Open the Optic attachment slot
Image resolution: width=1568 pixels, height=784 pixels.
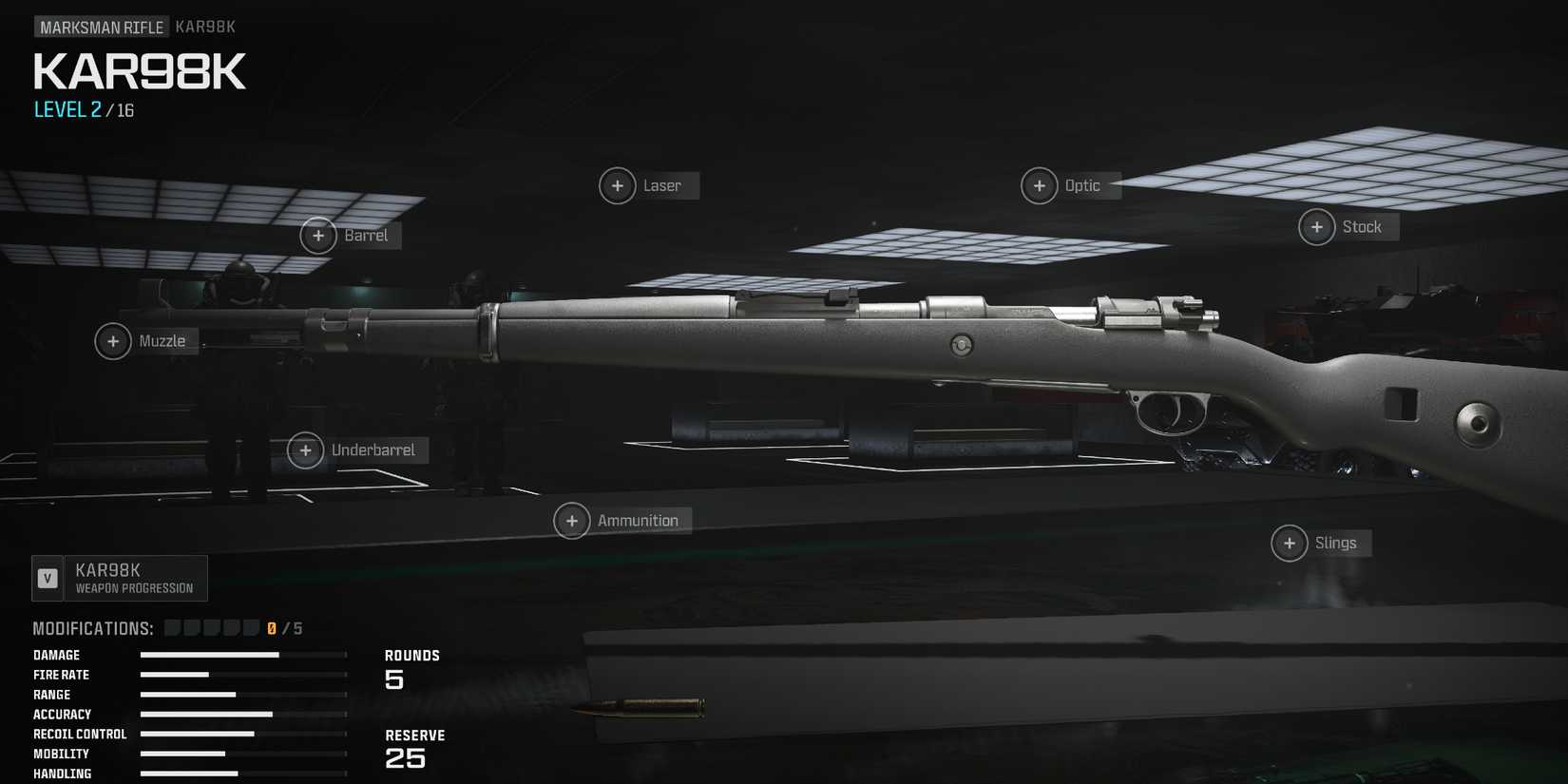(1039, 185)
